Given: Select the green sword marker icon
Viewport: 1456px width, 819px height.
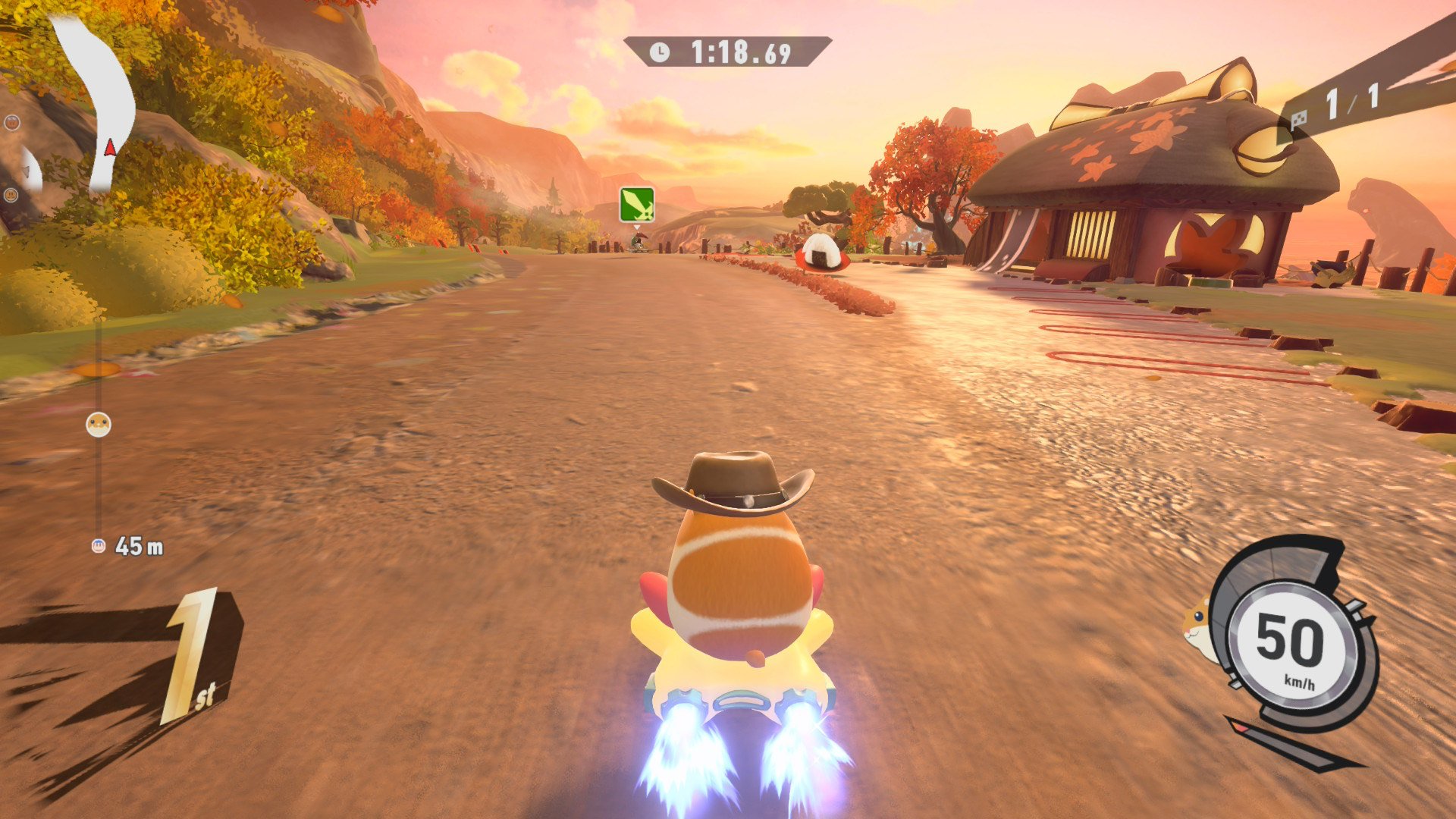Looking at the screenshot, I should coord(636,205).
